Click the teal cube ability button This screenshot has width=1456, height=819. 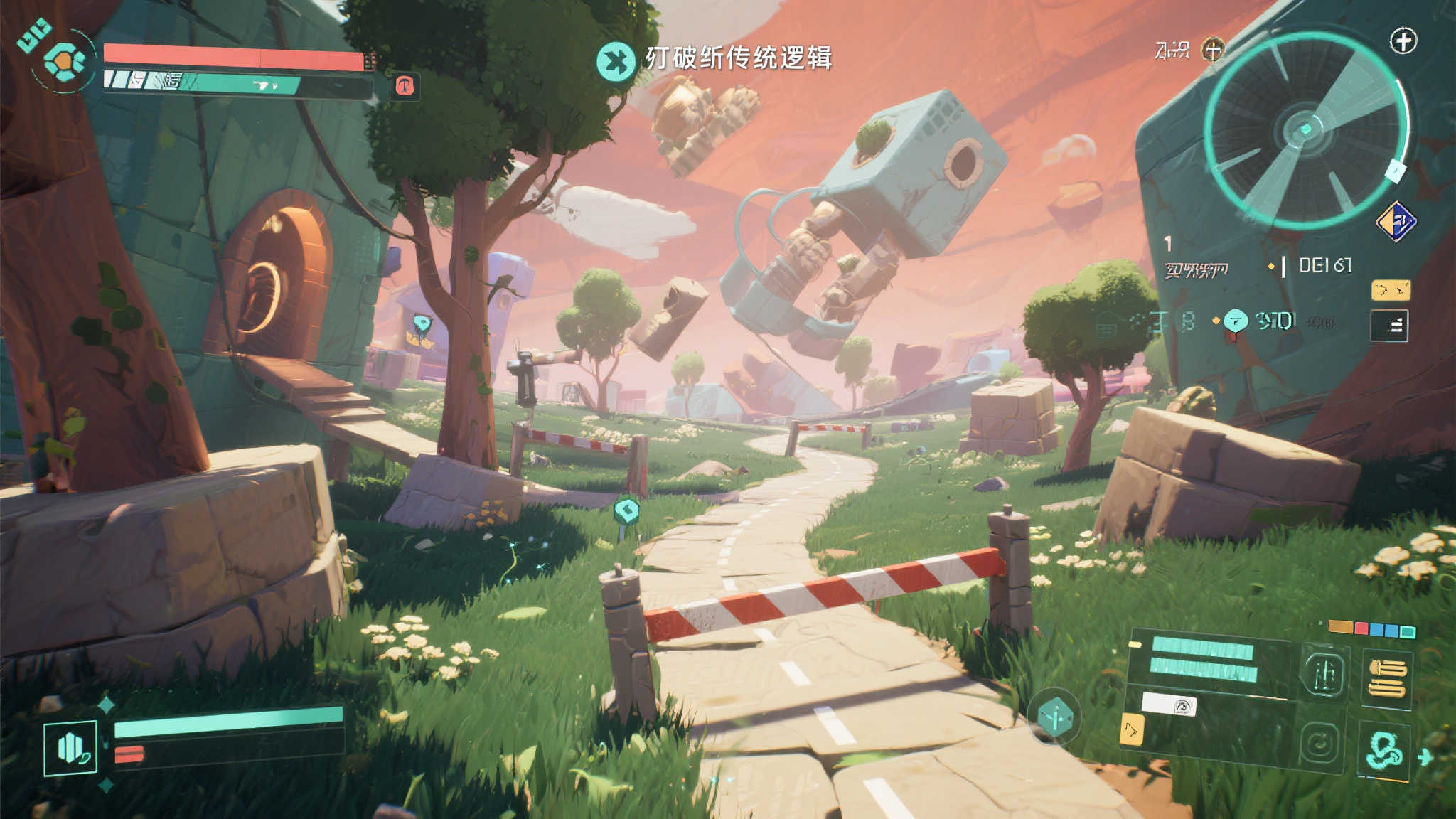[1054, 716]
